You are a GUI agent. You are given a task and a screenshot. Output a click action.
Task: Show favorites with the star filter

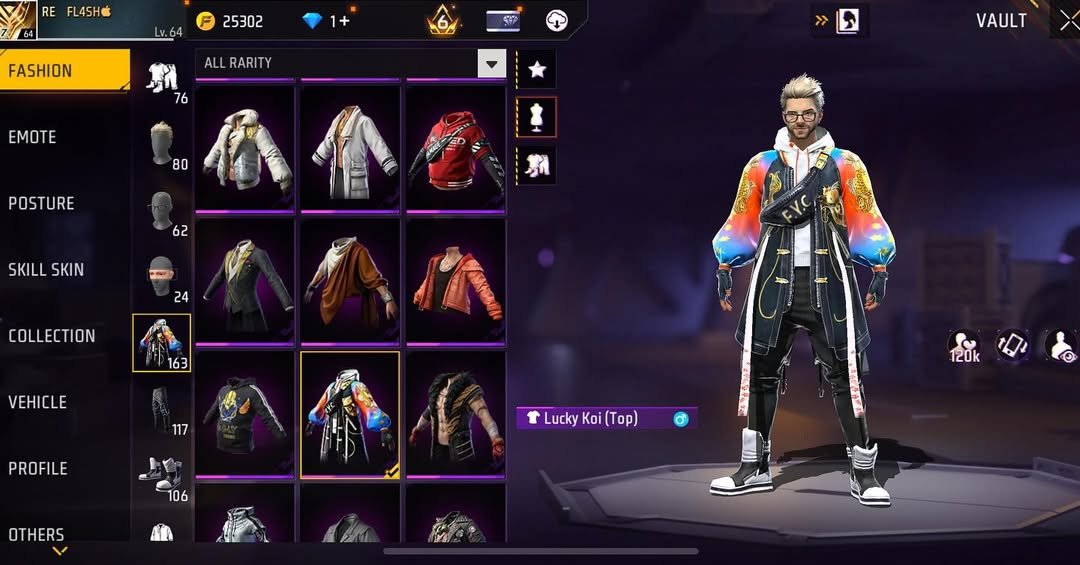[x=536, y=69]
